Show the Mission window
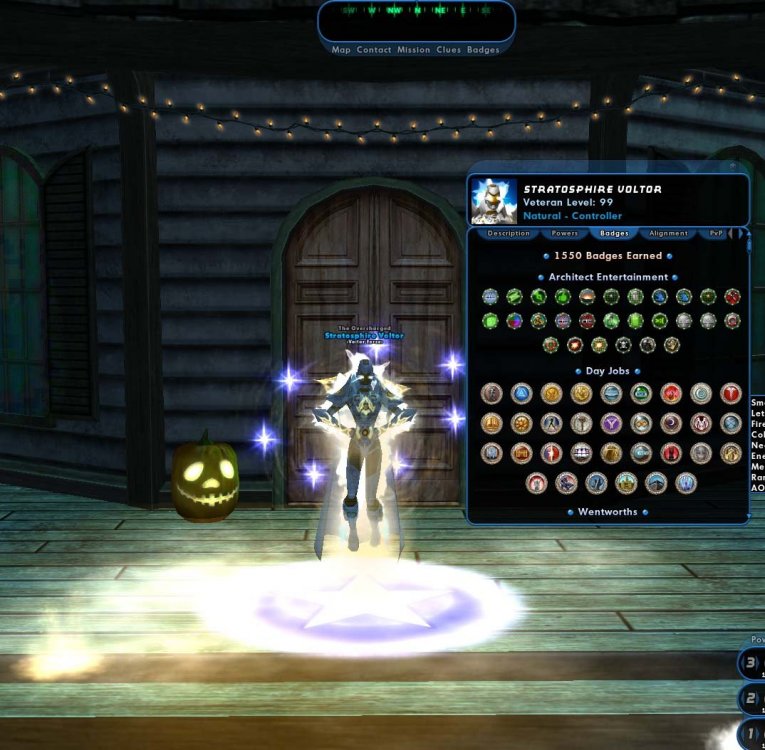 coord(413,50)
